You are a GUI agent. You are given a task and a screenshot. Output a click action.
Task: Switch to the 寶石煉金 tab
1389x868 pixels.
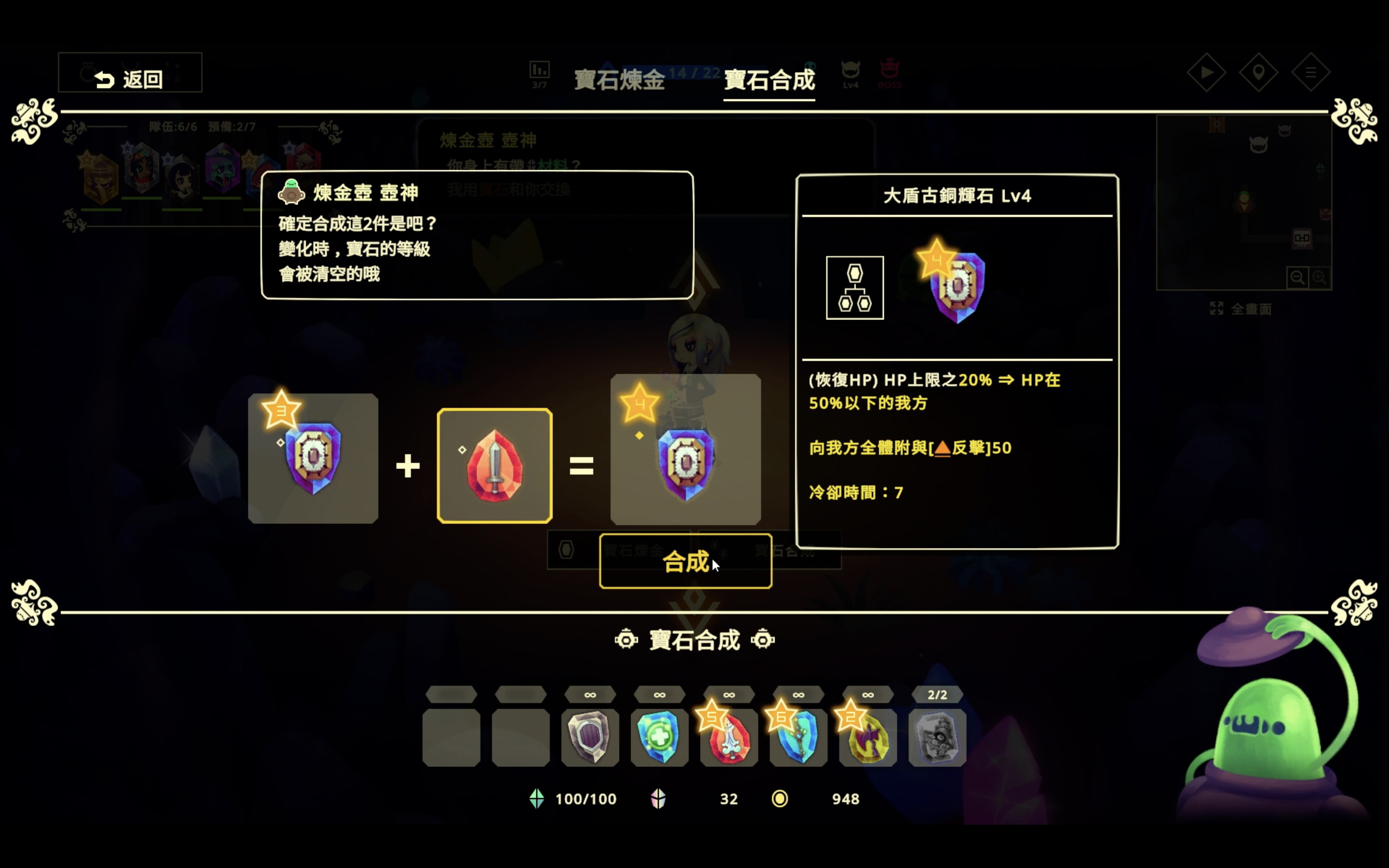coord(618,81)
